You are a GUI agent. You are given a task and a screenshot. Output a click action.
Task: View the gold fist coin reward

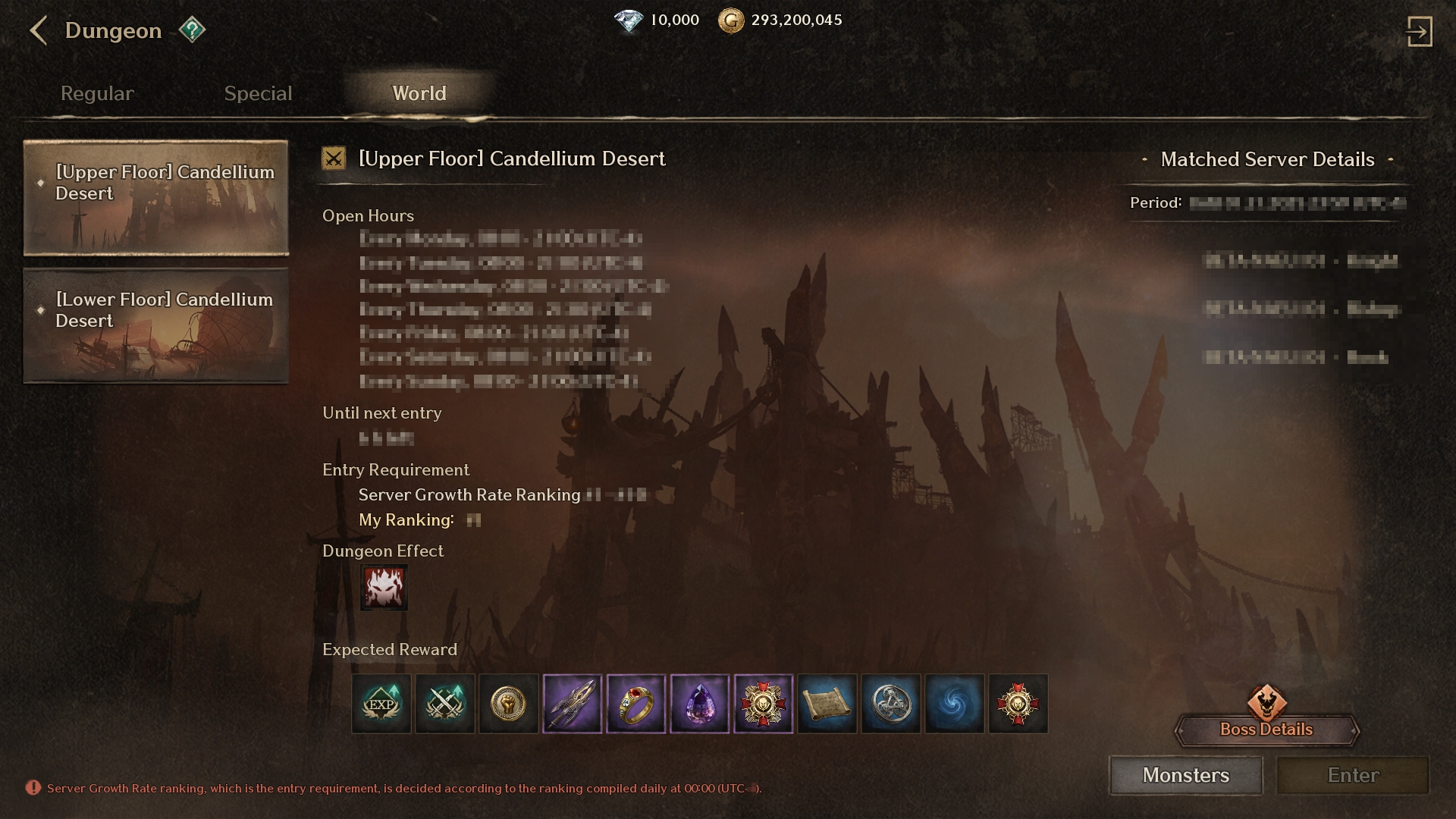coord(509,704)
